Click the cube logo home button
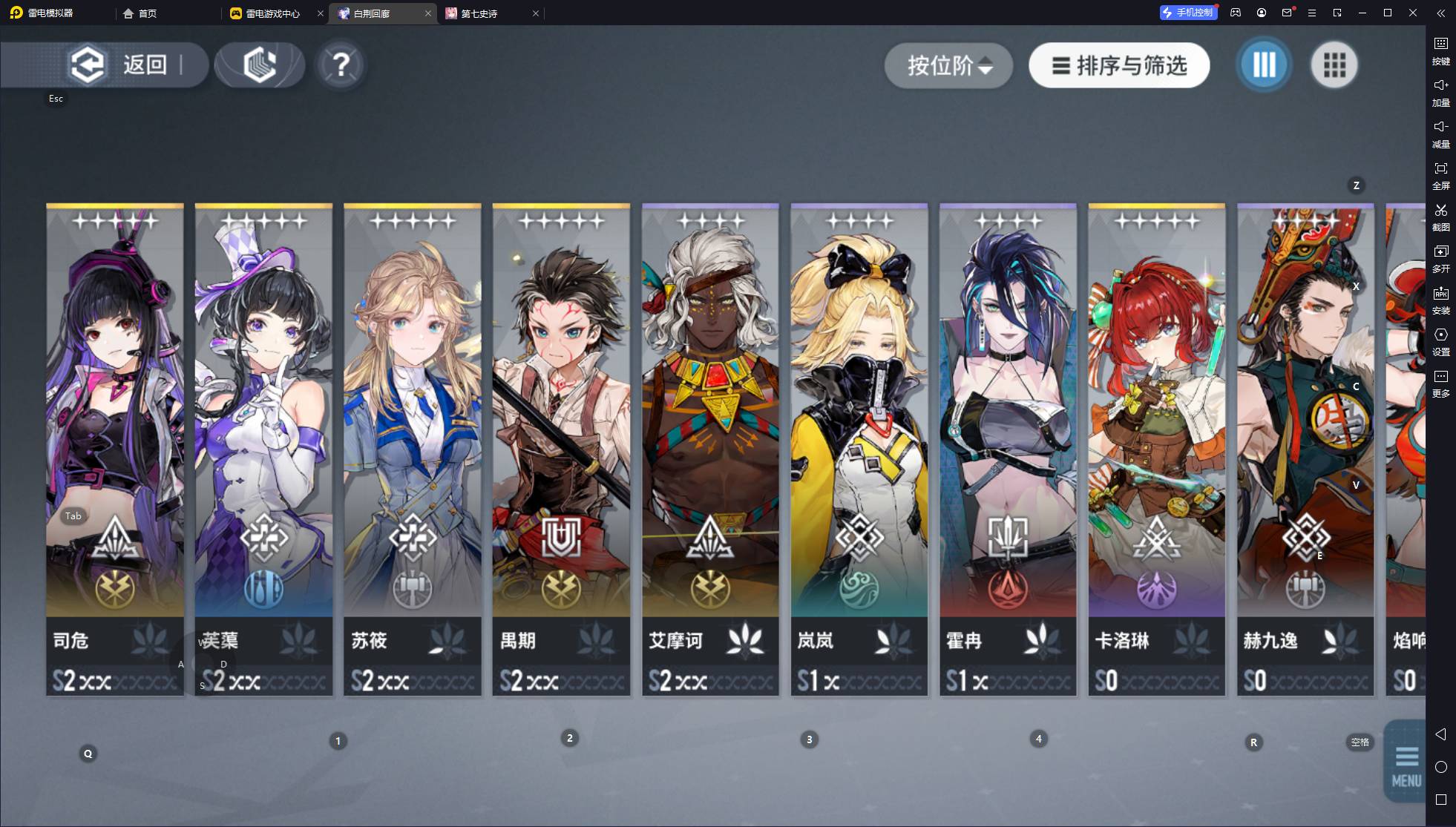 260,65
